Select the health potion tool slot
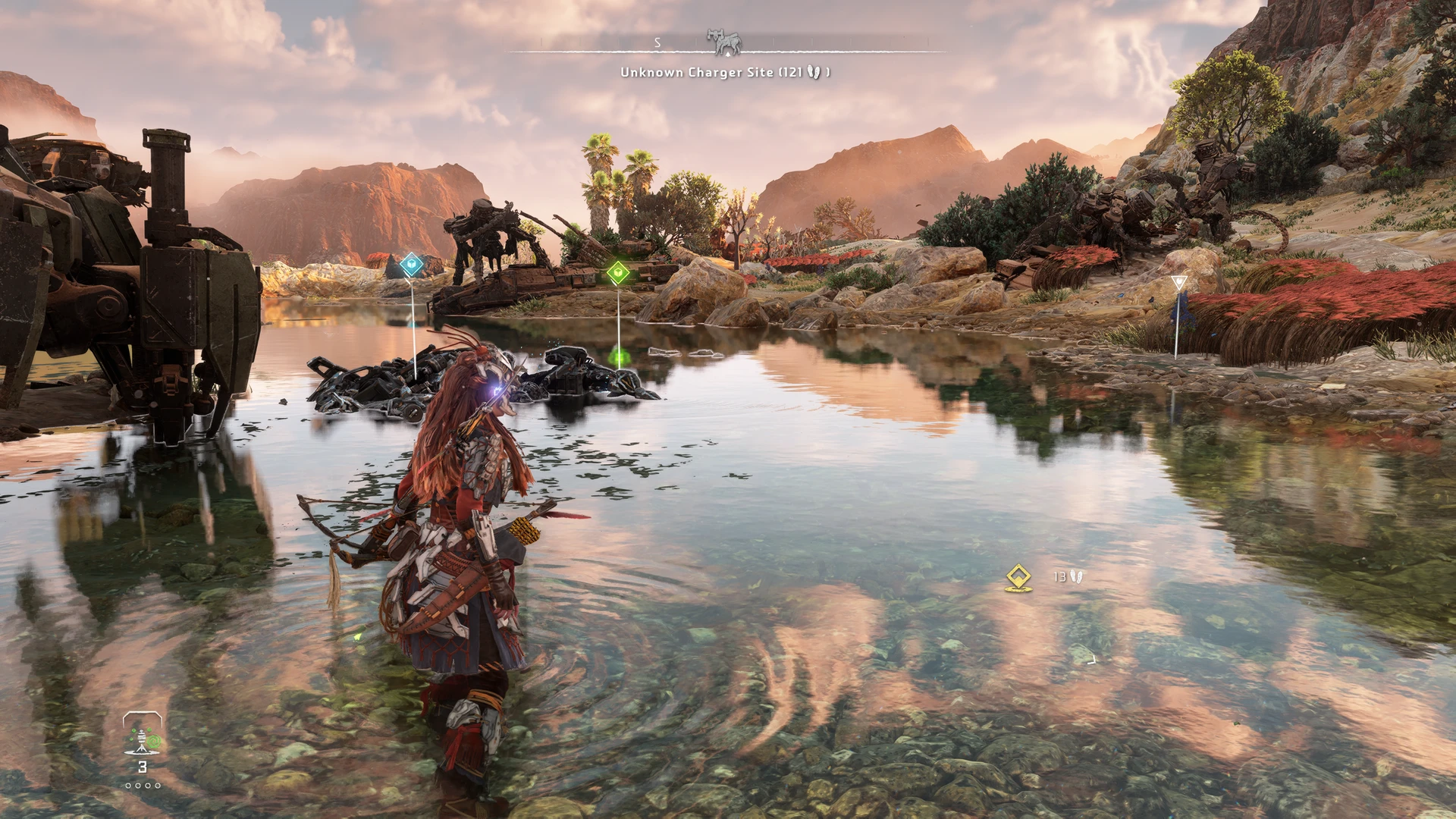Viewport: 1456px width, 819px height. pyautogui.click(x=143, y=737)
